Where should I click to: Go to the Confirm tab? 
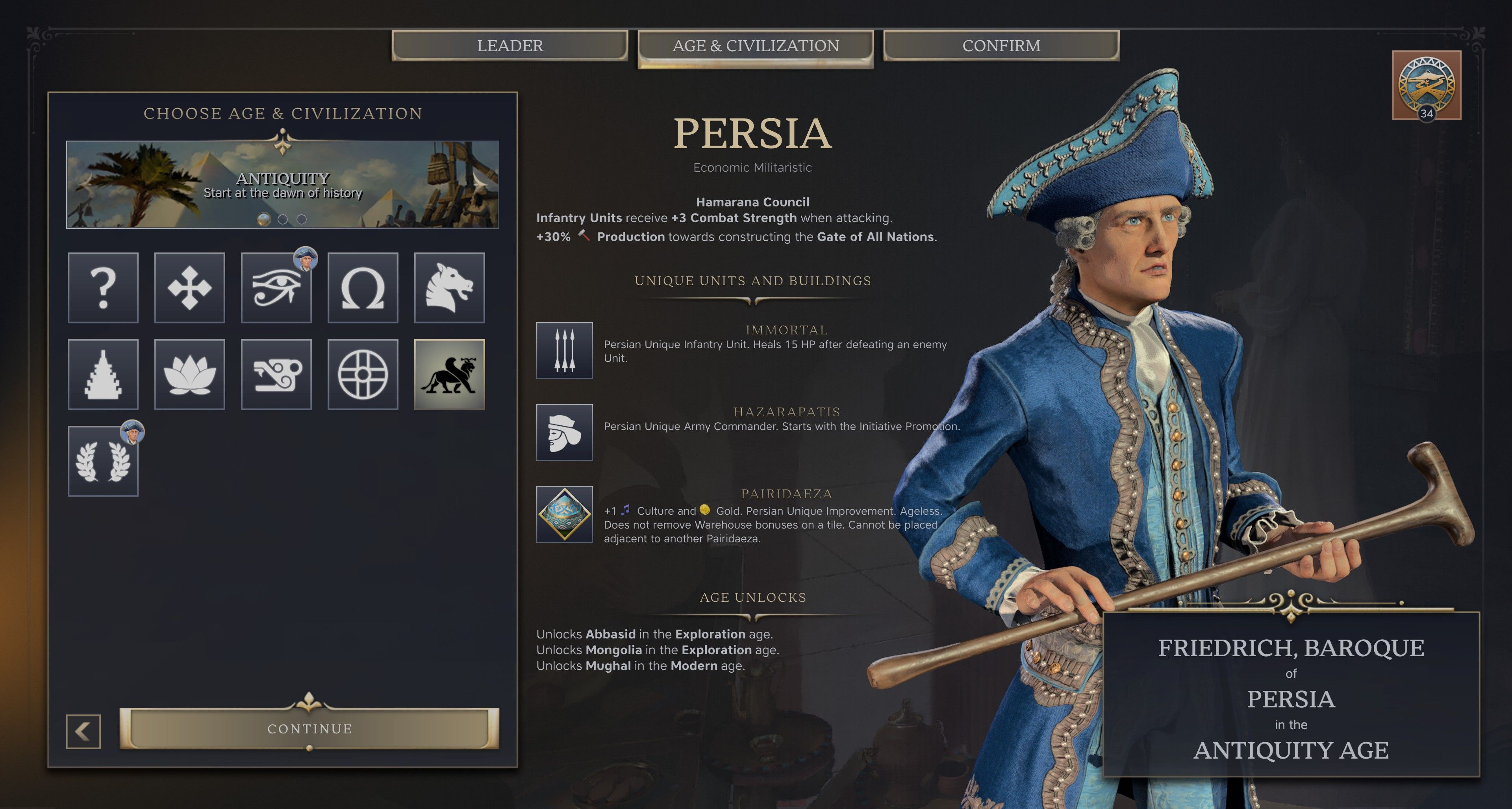pos(1001,45)
